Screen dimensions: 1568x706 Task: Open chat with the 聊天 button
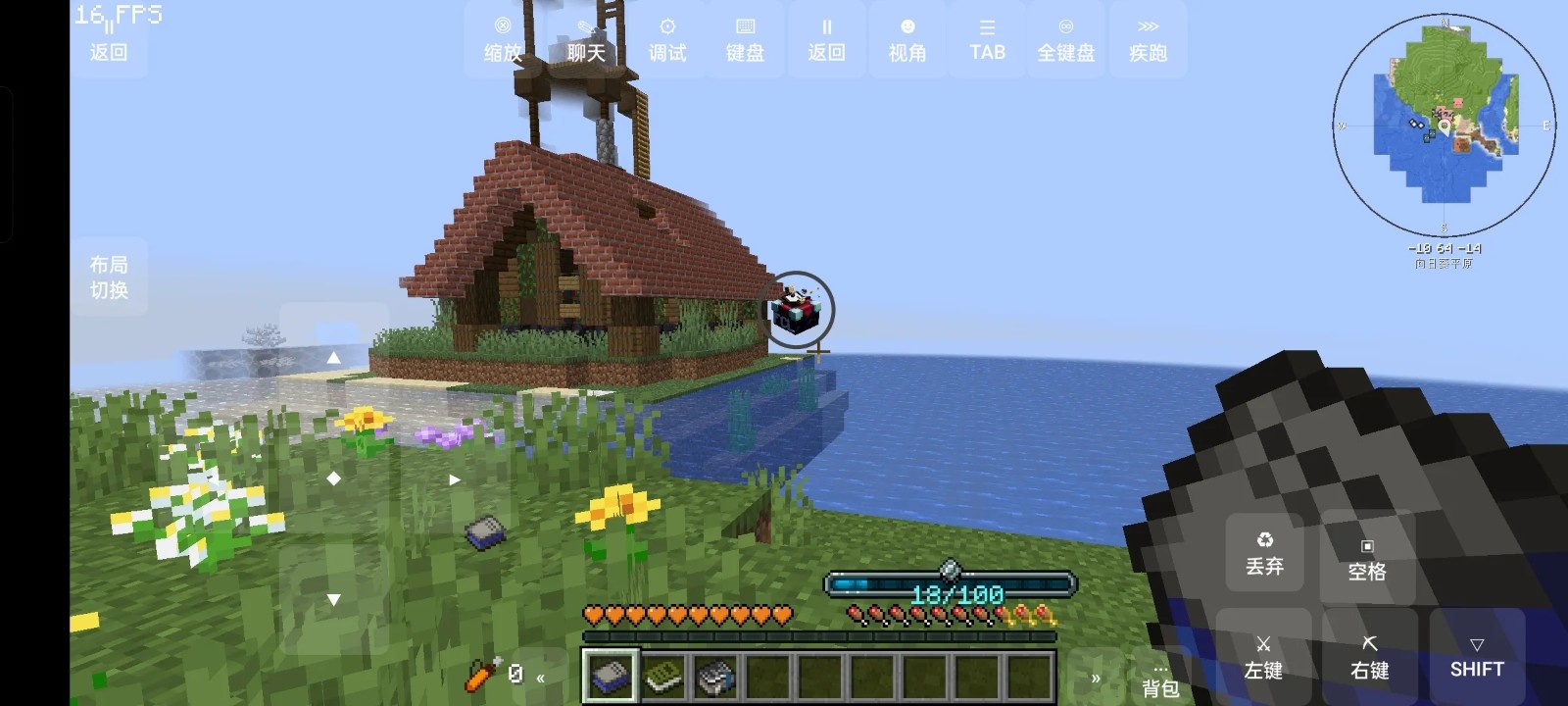[585, 40]
